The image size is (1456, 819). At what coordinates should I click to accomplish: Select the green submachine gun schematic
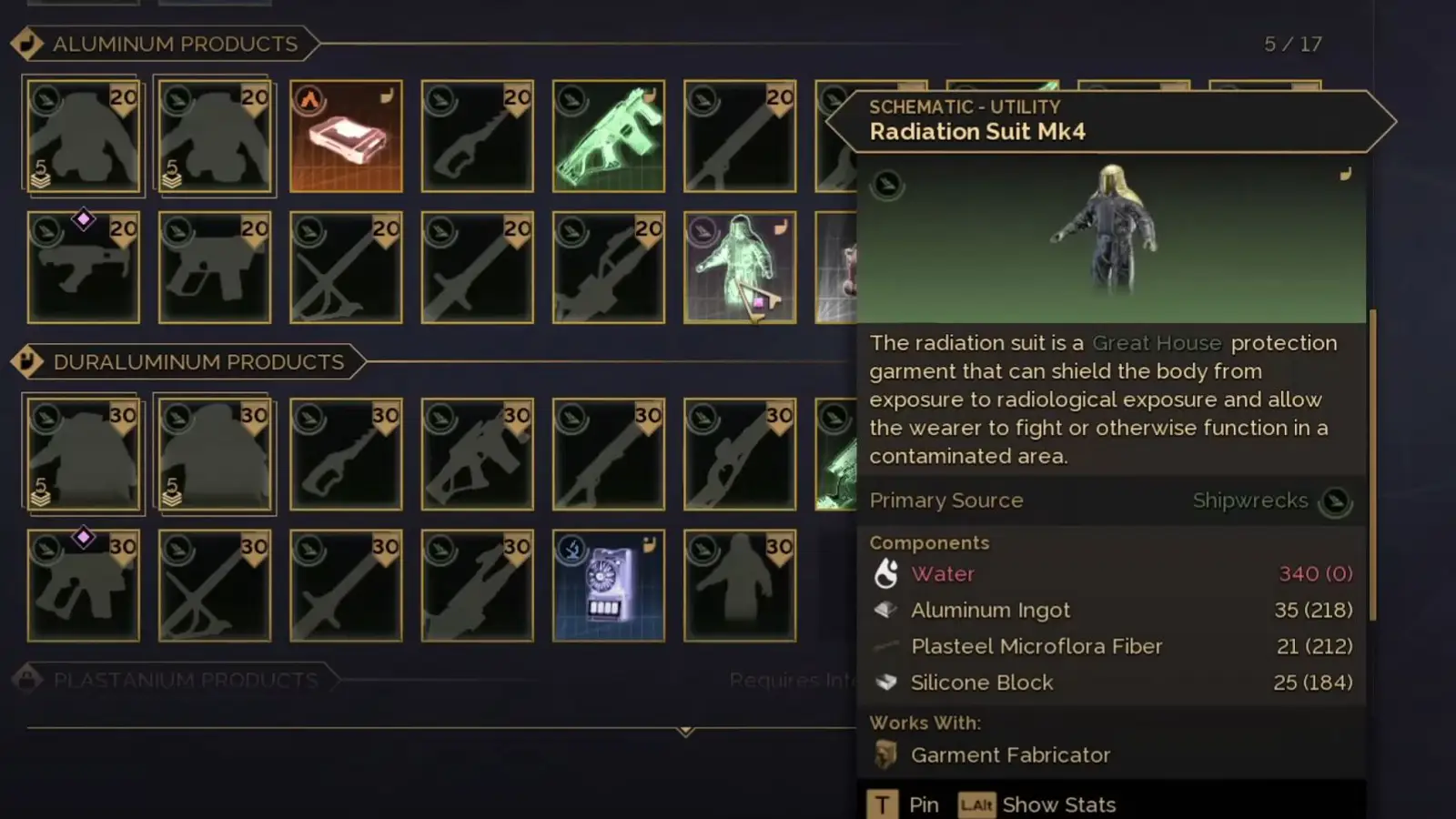608,136
